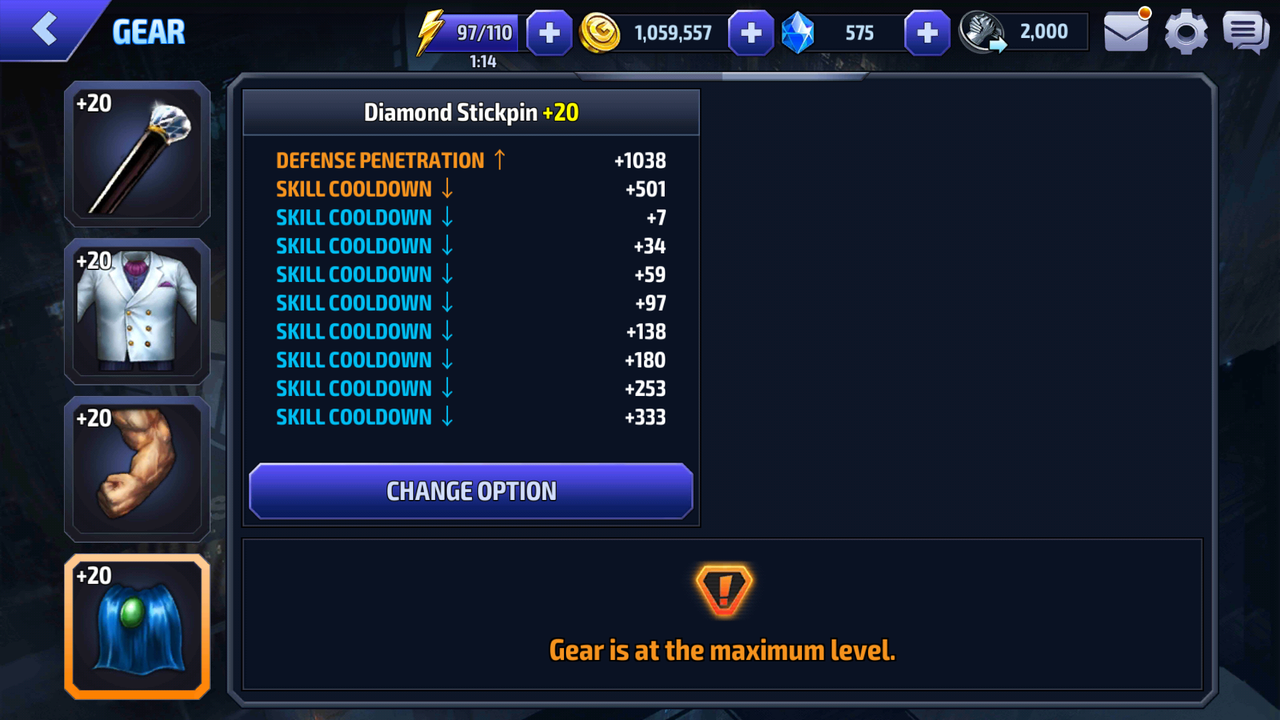
Task: Open the mail inbox
Action: point(1126,32)
